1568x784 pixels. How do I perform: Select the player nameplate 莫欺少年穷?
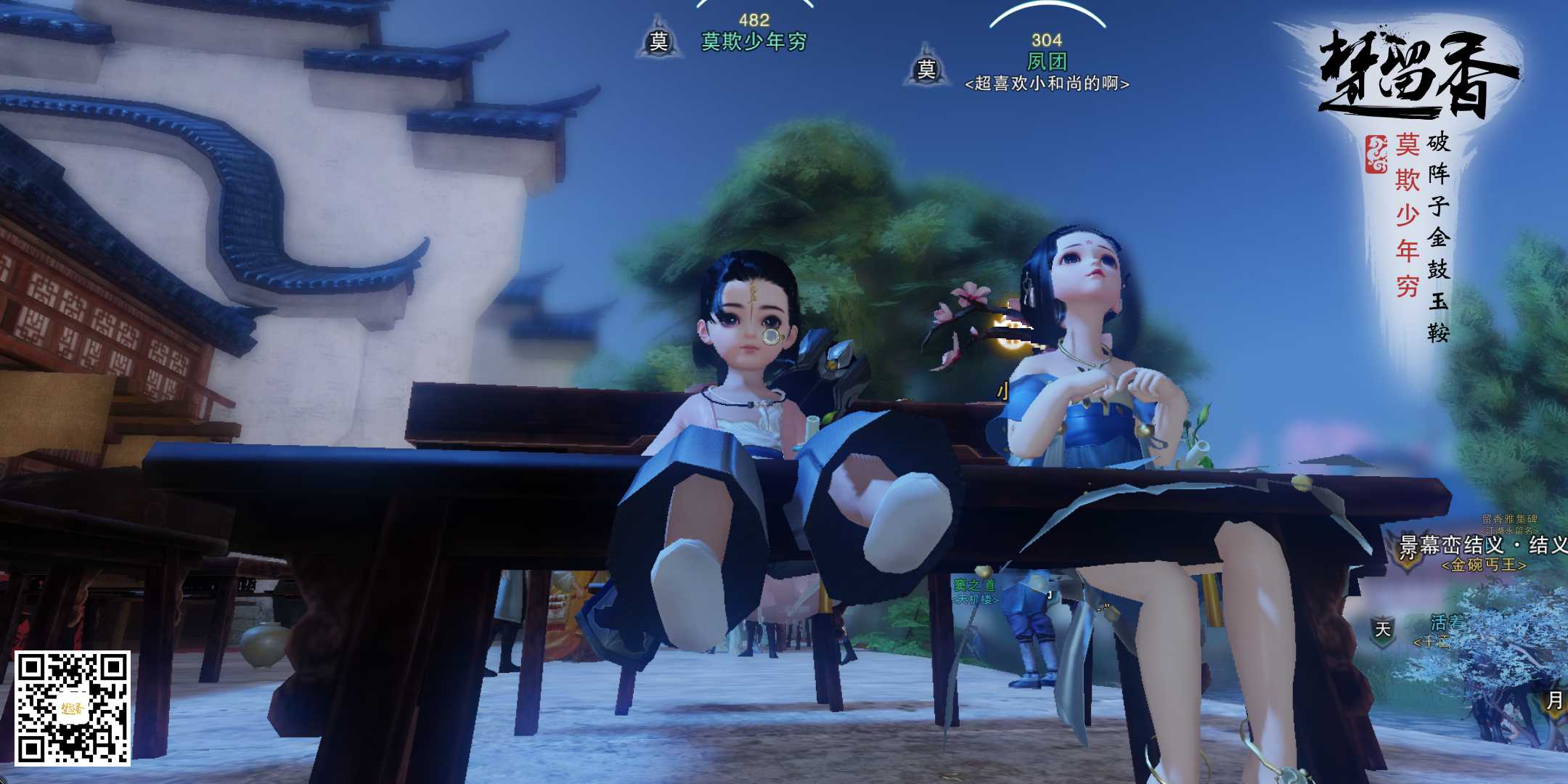pyautogui.click(x=754, y=42)
